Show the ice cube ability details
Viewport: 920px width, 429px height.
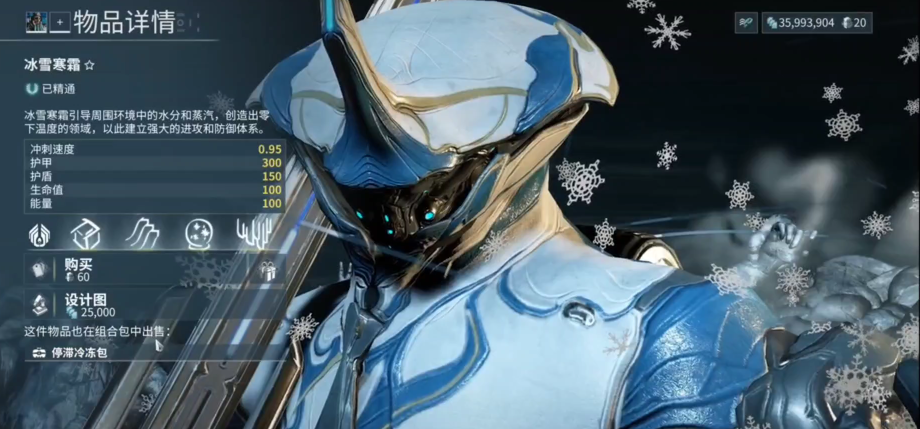86,234
